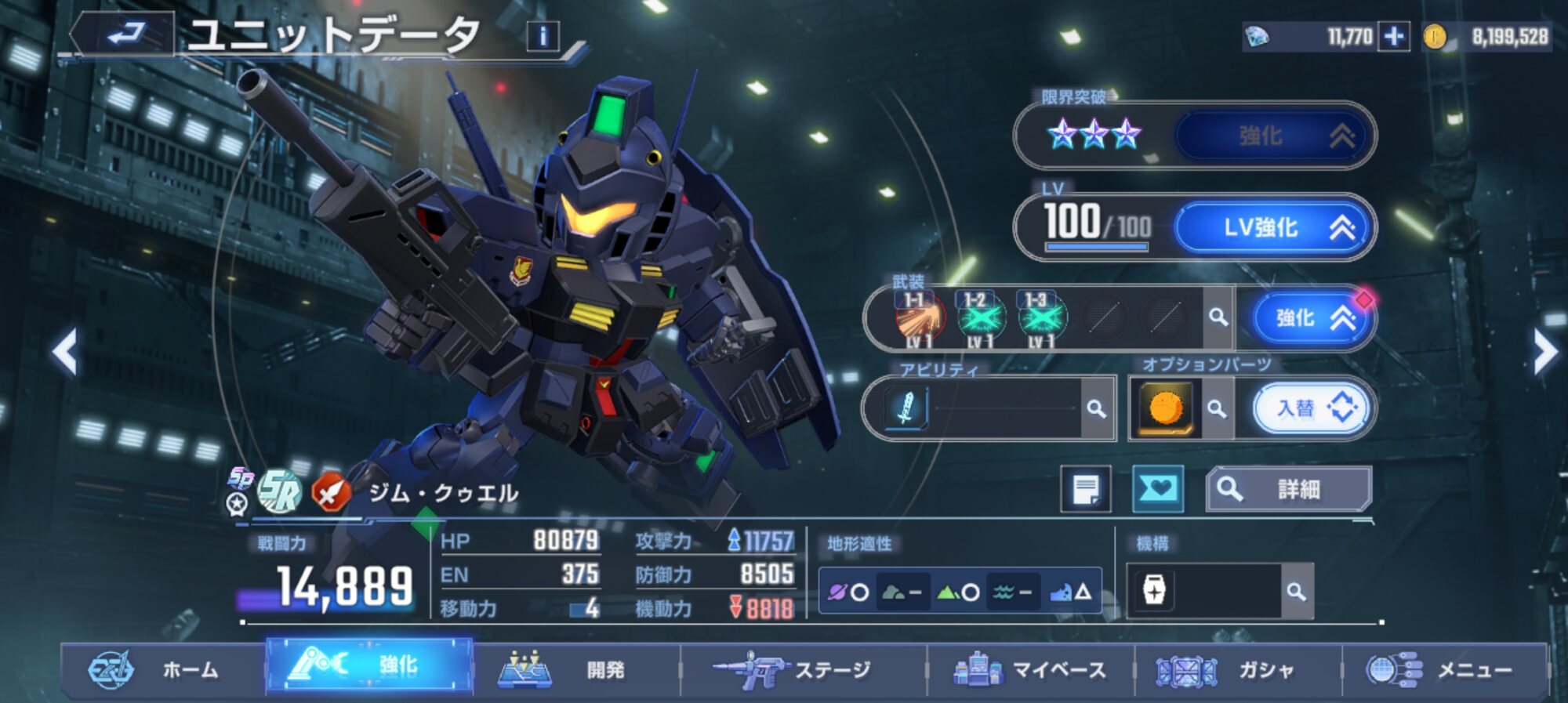Open the ガシャ gacha tab

(1238, 670)
